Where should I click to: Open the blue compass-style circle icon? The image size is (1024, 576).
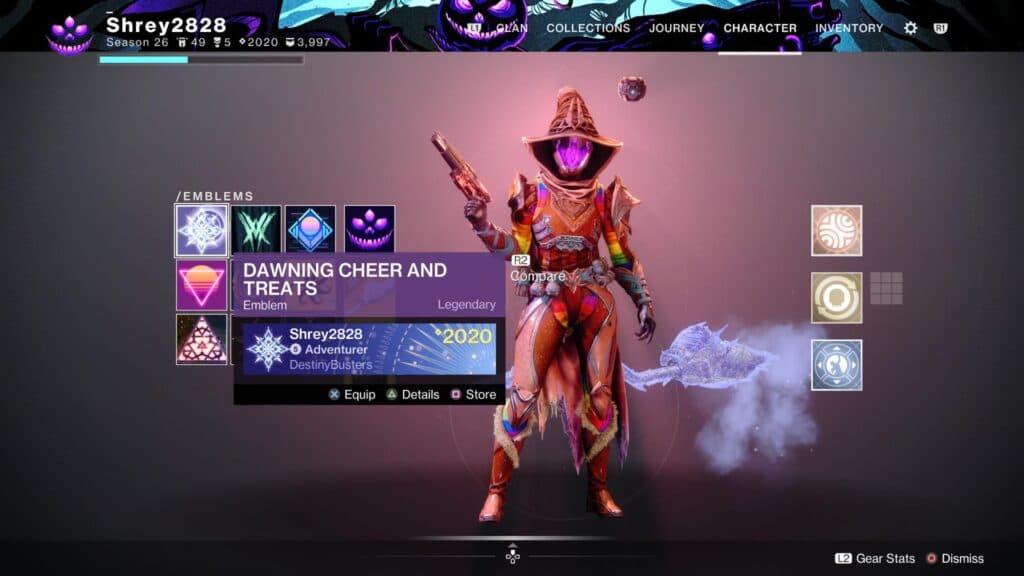[836, 365]
